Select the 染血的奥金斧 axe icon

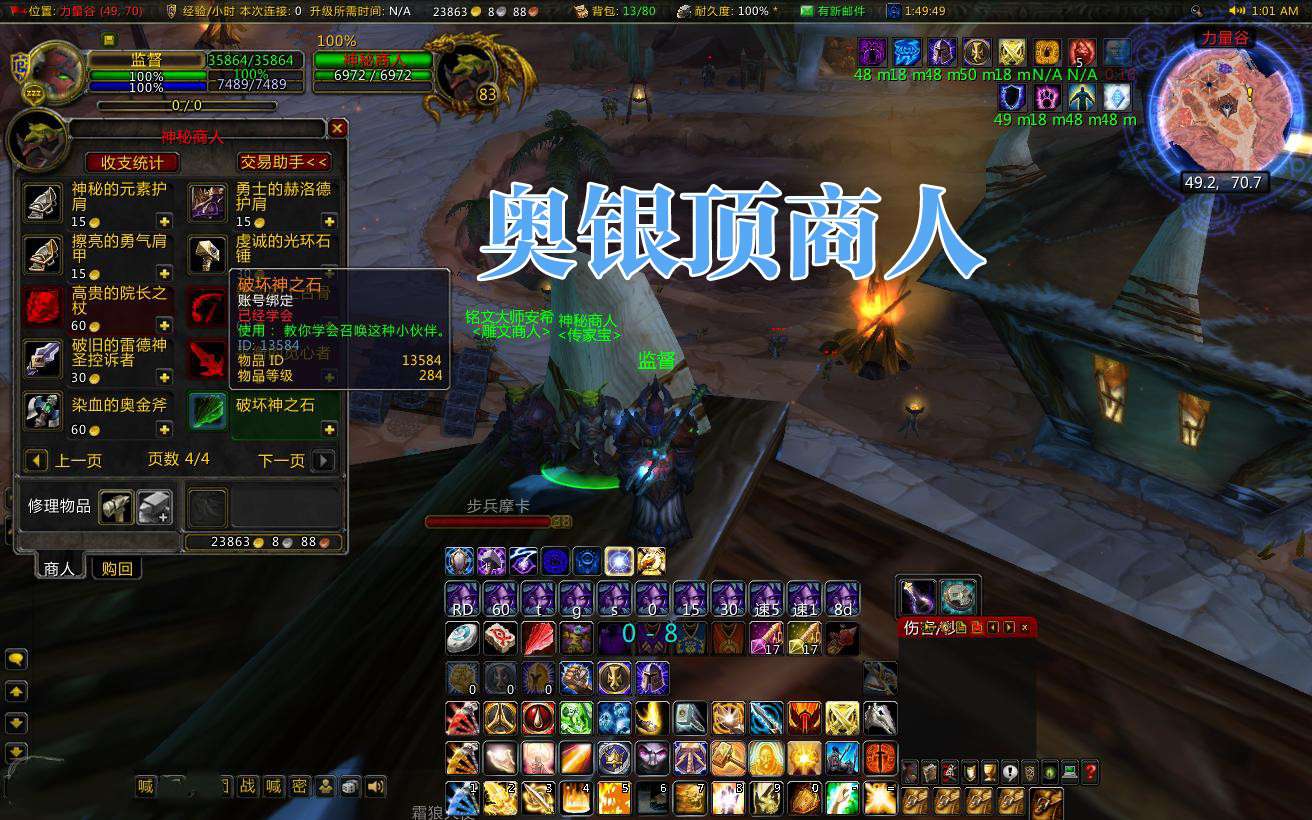click(x=42, y=411)
